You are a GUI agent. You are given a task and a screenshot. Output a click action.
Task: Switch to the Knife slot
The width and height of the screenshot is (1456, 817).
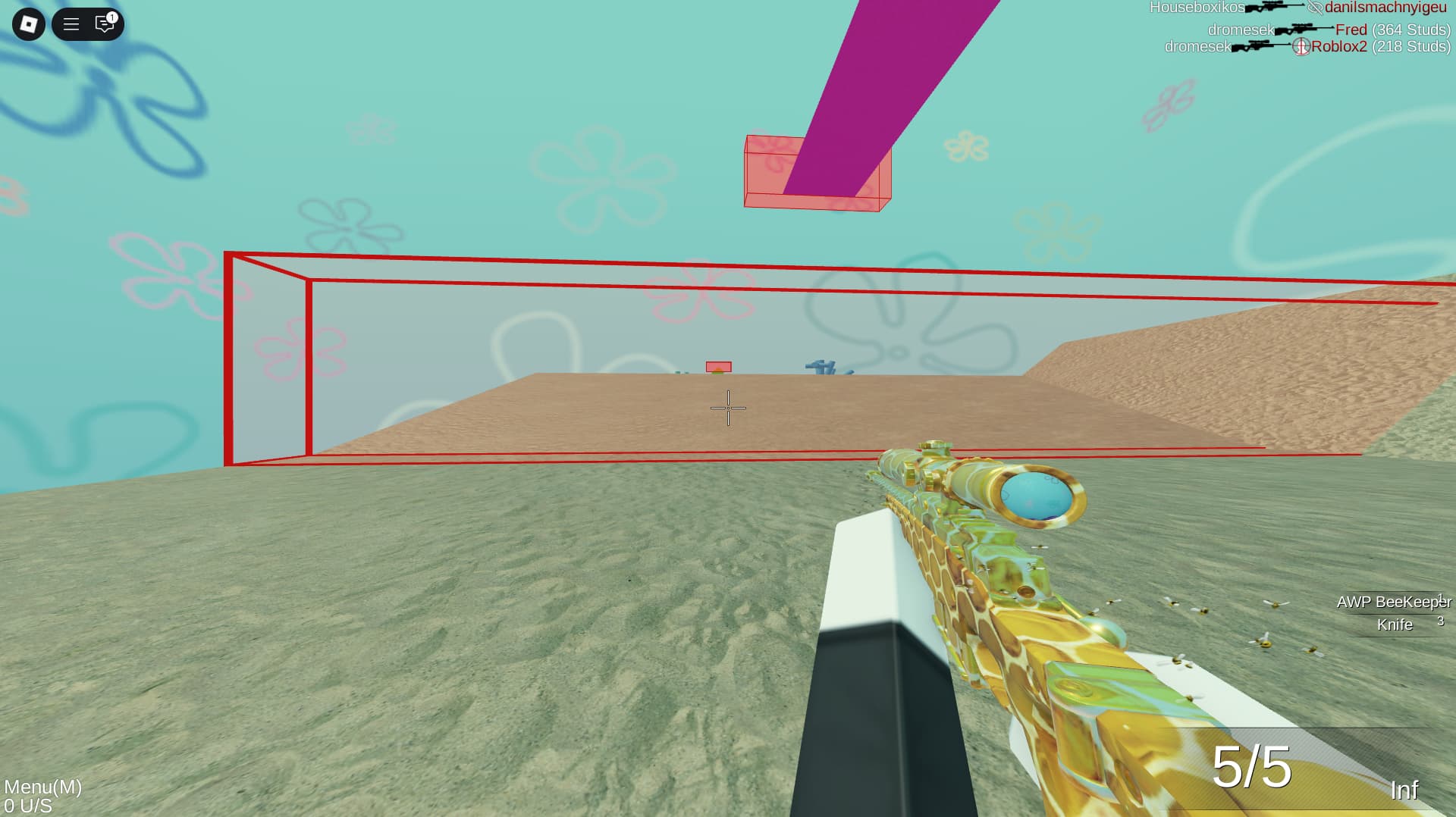pyautogui.click(x=1395, y=626)
